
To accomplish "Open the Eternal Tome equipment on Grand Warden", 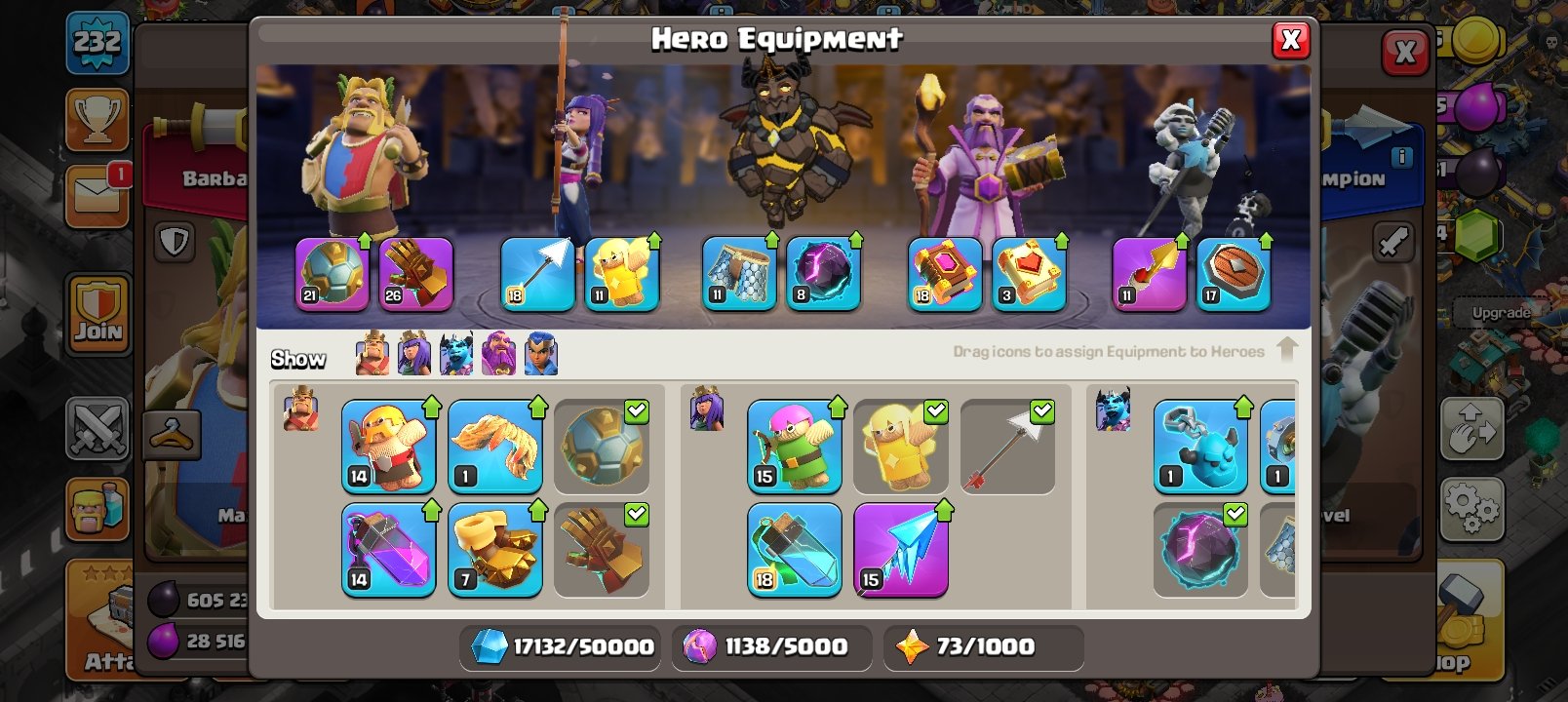I will point(942,274).
